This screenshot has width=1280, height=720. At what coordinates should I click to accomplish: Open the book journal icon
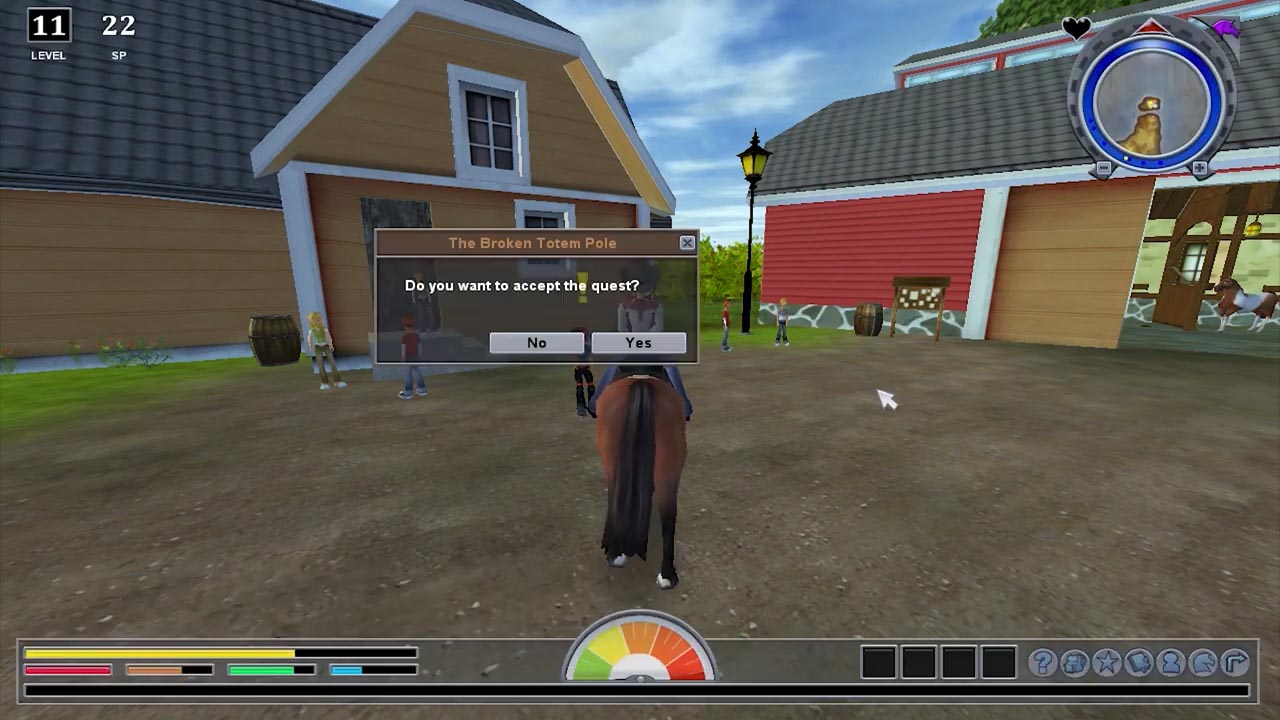(x=1139, y=662)
